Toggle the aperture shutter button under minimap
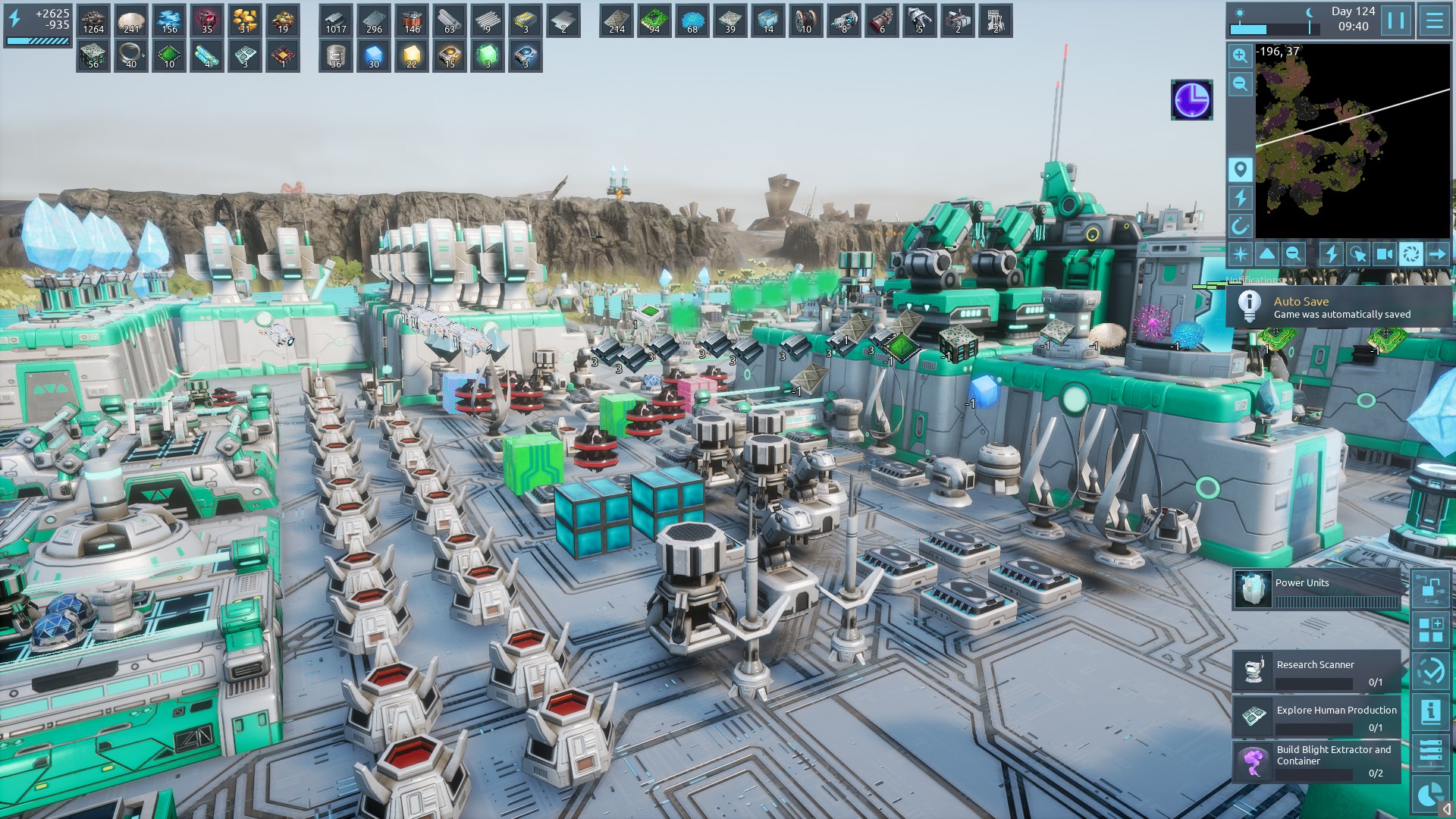 (x=1410, y=254)
